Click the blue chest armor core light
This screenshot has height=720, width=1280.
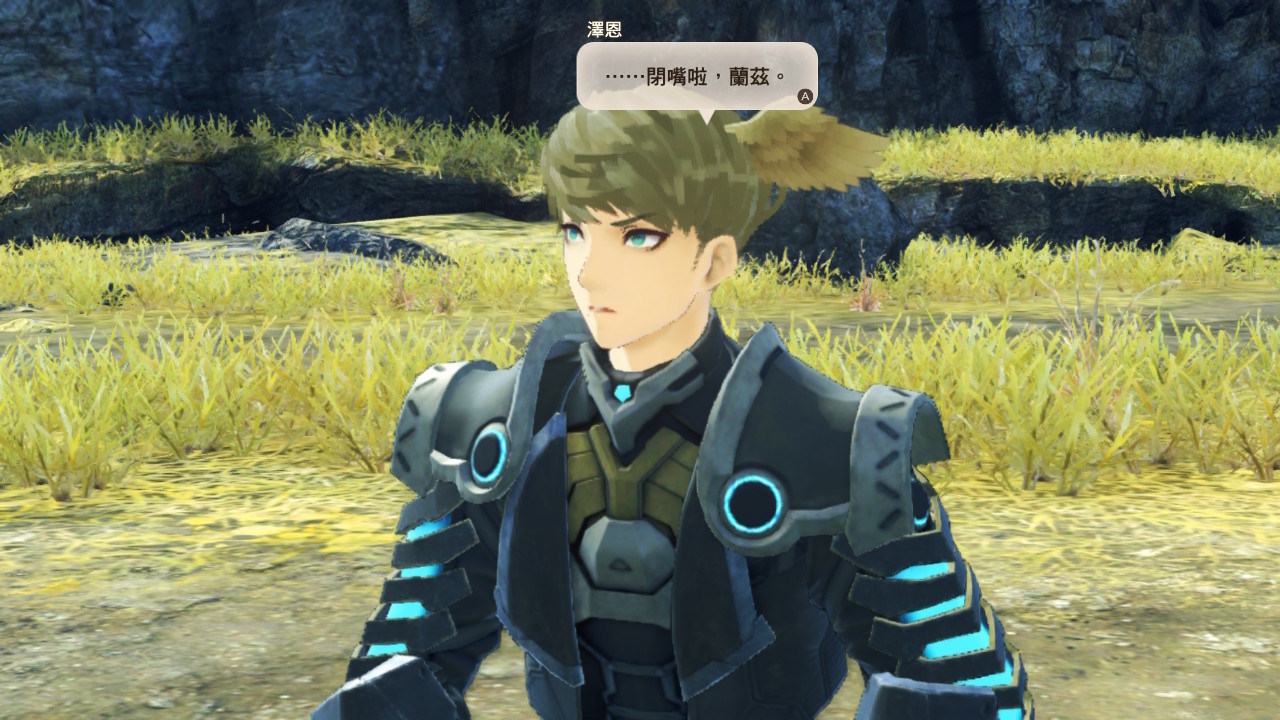click(622, 392)
